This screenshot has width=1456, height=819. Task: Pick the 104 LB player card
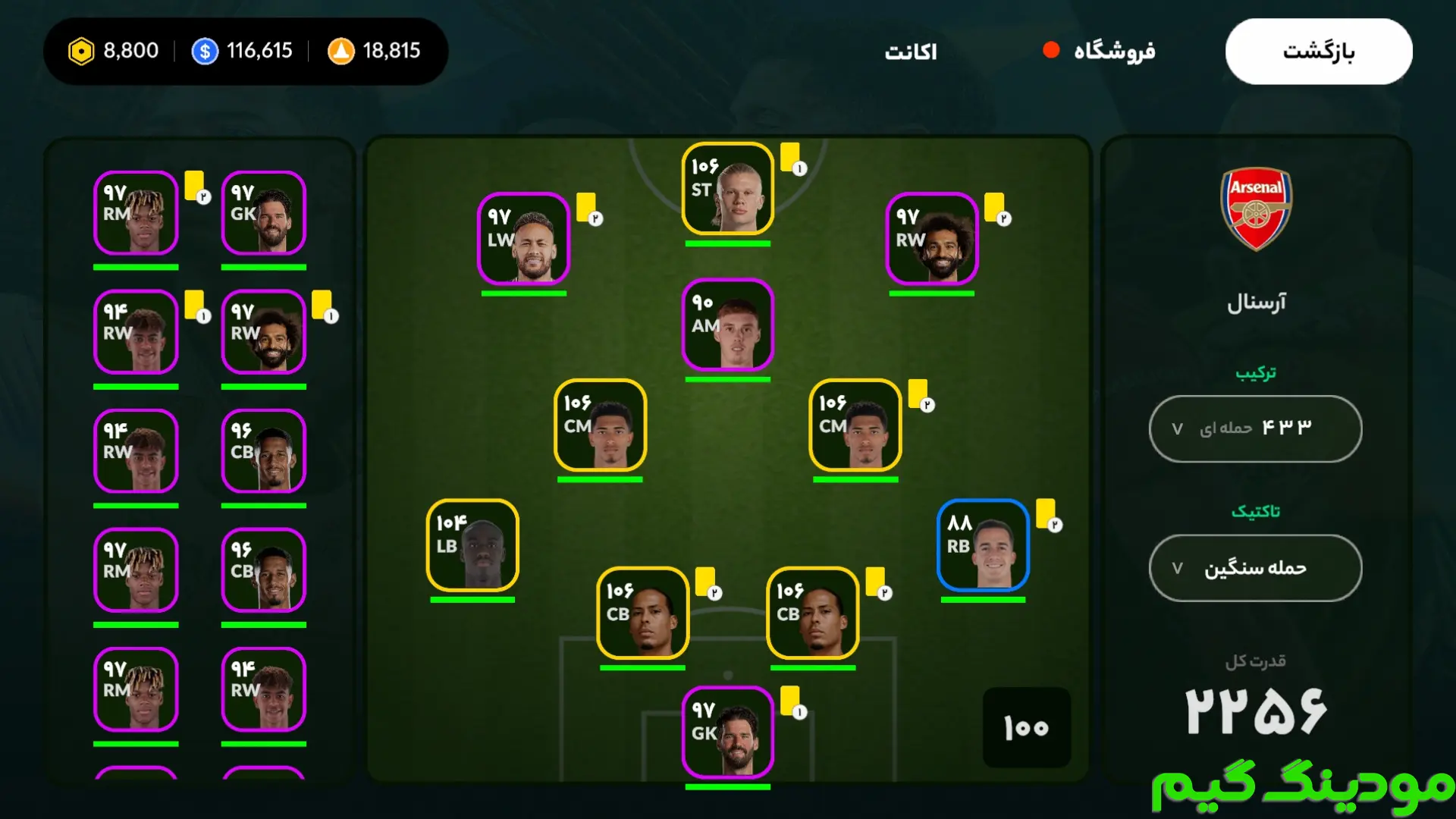click(x=472, y=545)
